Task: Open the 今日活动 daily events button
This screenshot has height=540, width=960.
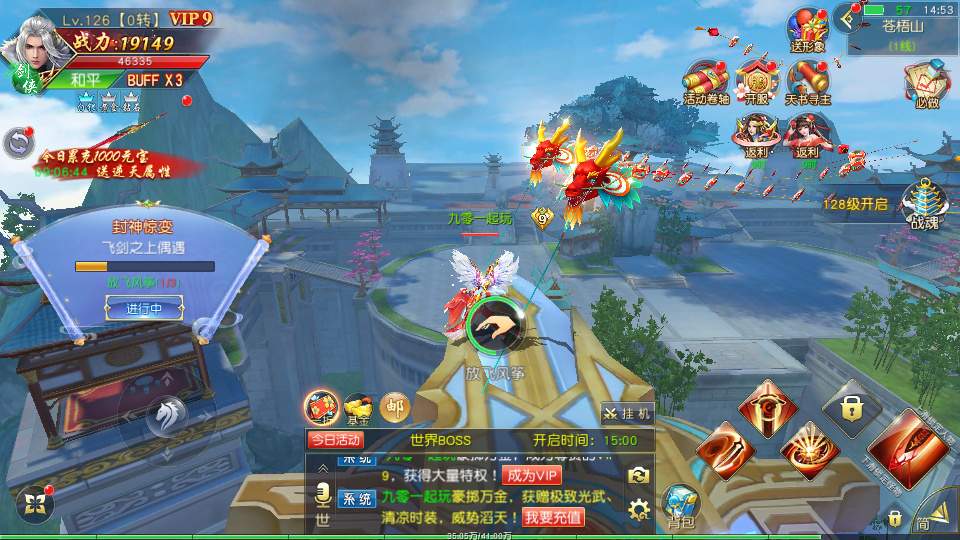Action: pos(335,440)
